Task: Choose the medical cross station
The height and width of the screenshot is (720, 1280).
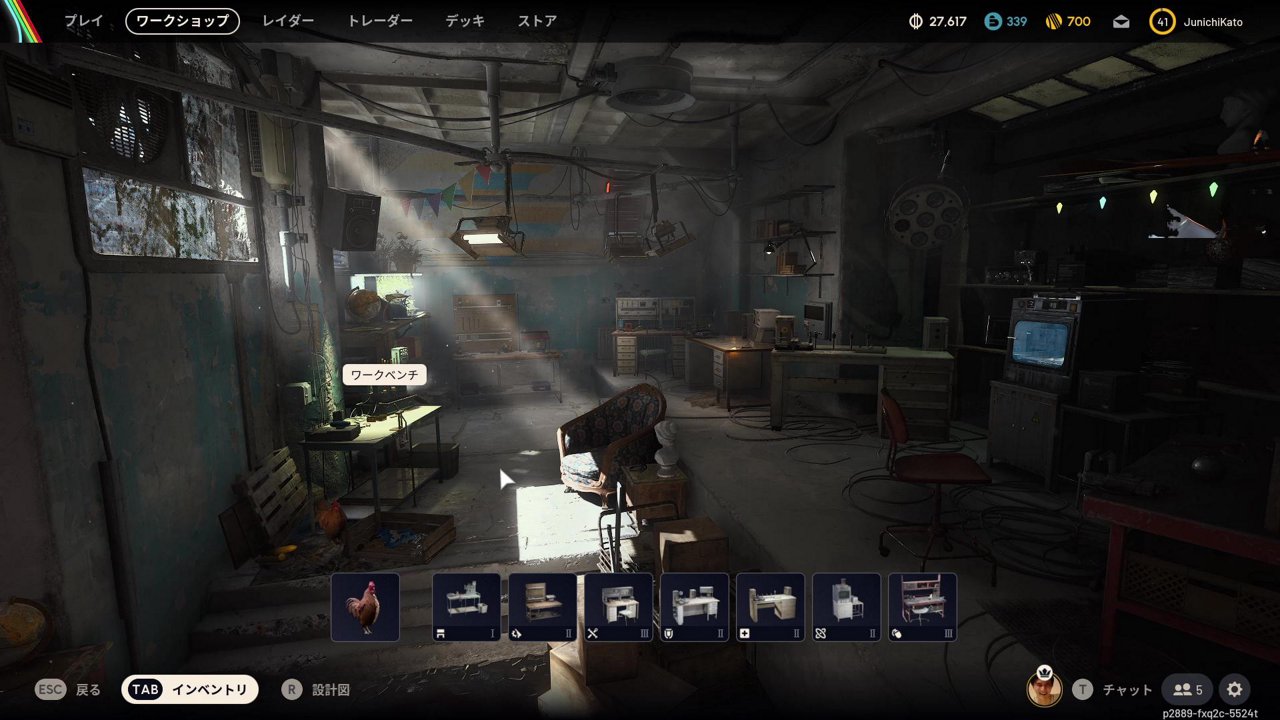Action: click(x=770, y=606)
